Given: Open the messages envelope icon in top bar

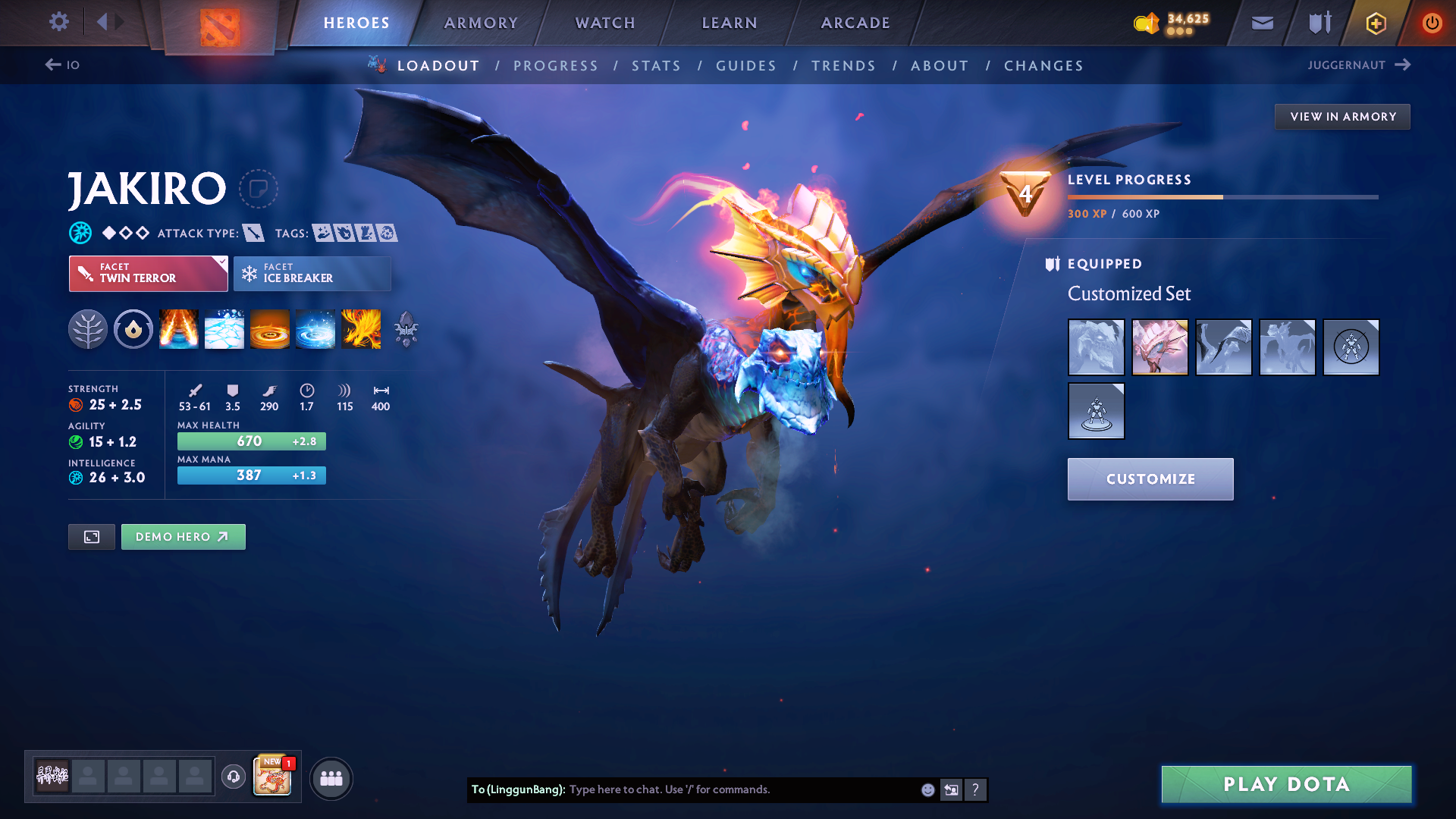Looking at the screenshot, I should pyautogui.click(x=1261, y=23).
